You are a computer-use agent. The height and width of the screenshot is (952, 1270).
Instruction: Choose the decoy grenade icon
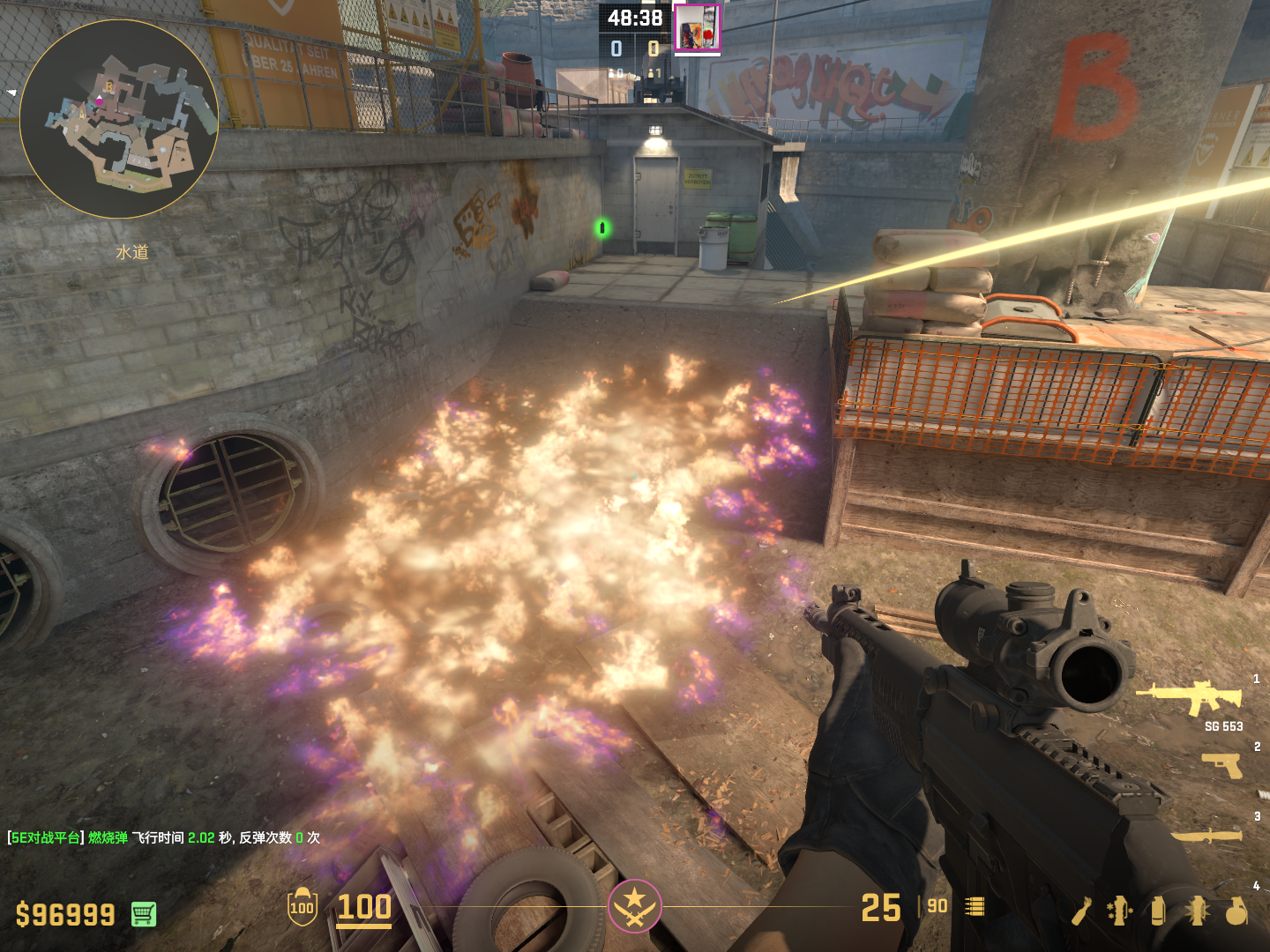pyautogui.click(x=1119, y=911)
